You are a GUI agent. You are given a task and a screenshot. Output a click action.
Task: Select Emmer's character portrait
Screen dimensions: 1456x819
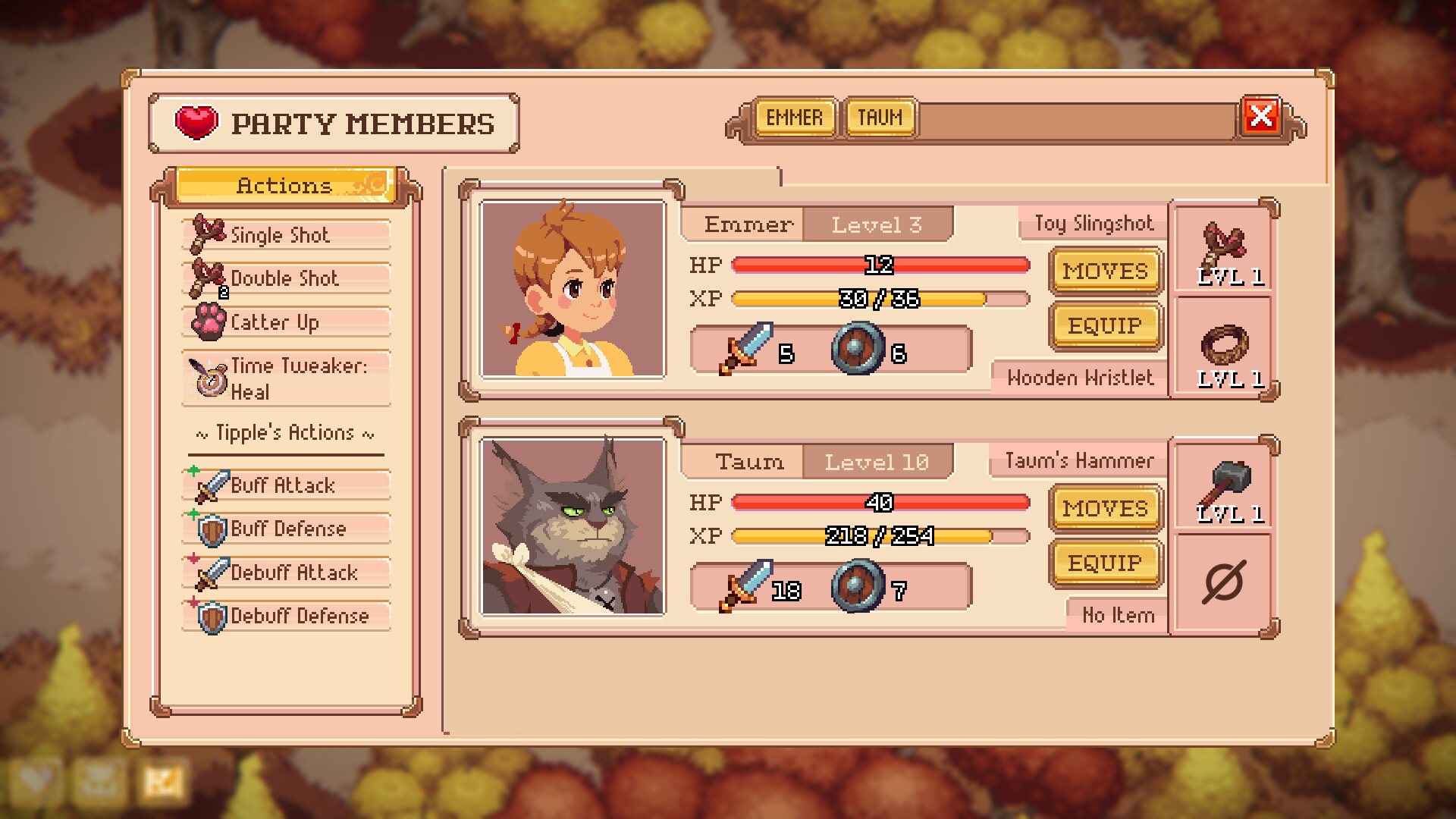pos(573,289)
